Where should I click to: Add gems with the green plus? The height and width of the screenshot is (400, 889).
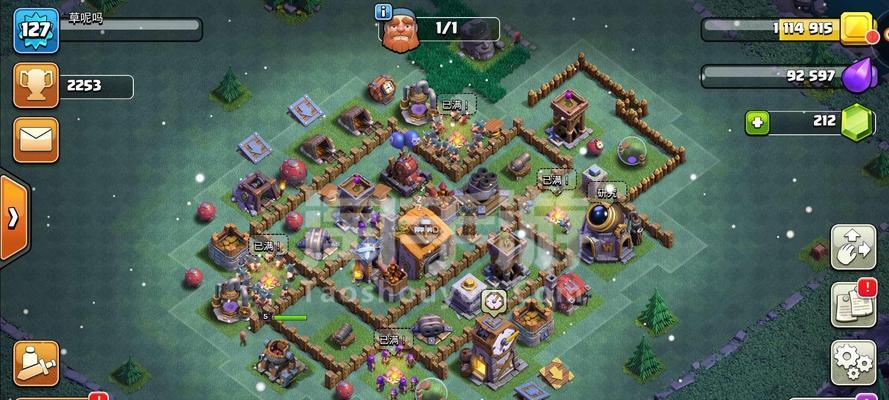coord(757,123)
